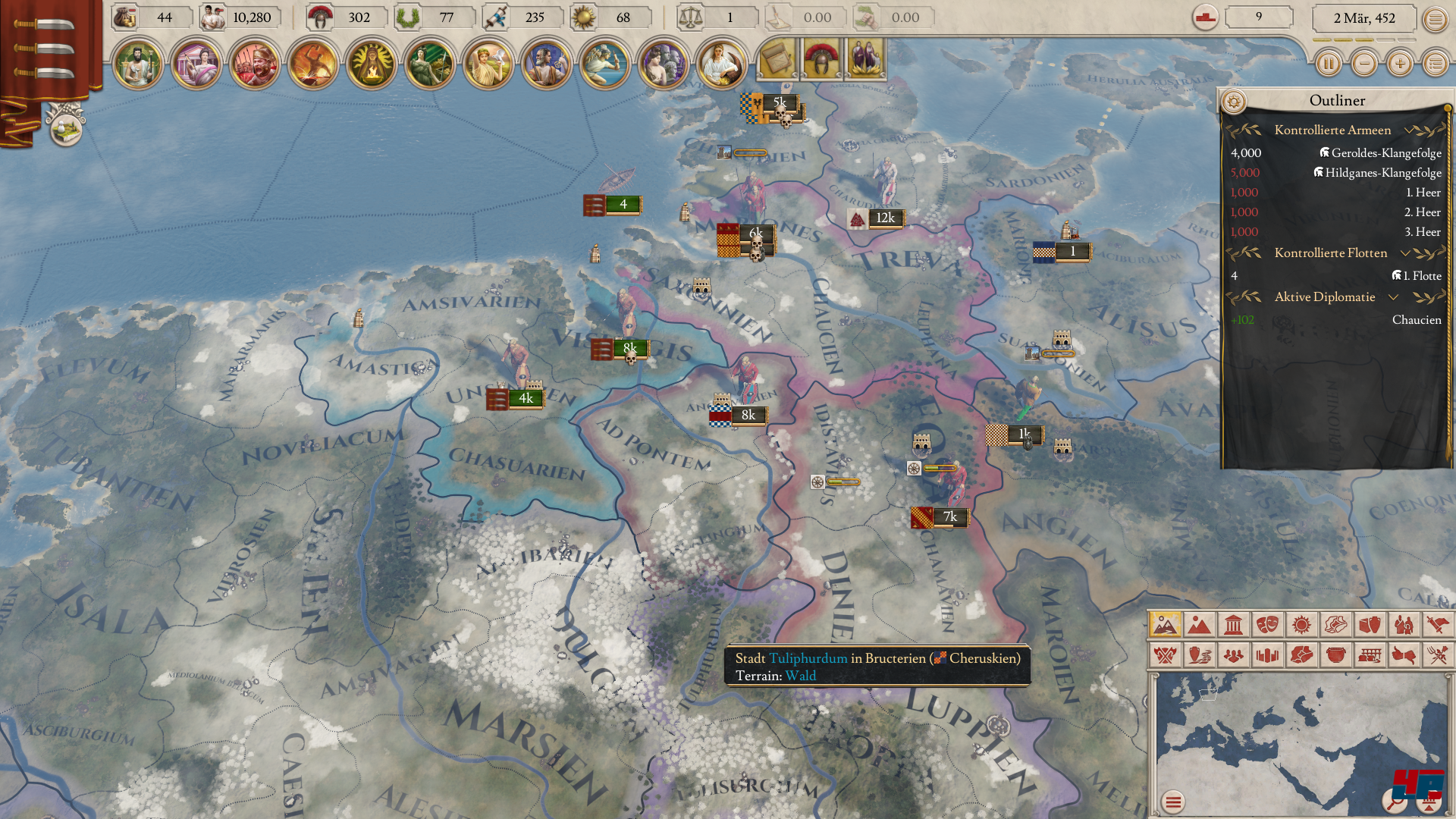Image resolution: width=1456 pixels, height=819 pixels.
Task: Open the red-helmeted soldier military portrait
Action: [x=255, y=64]
